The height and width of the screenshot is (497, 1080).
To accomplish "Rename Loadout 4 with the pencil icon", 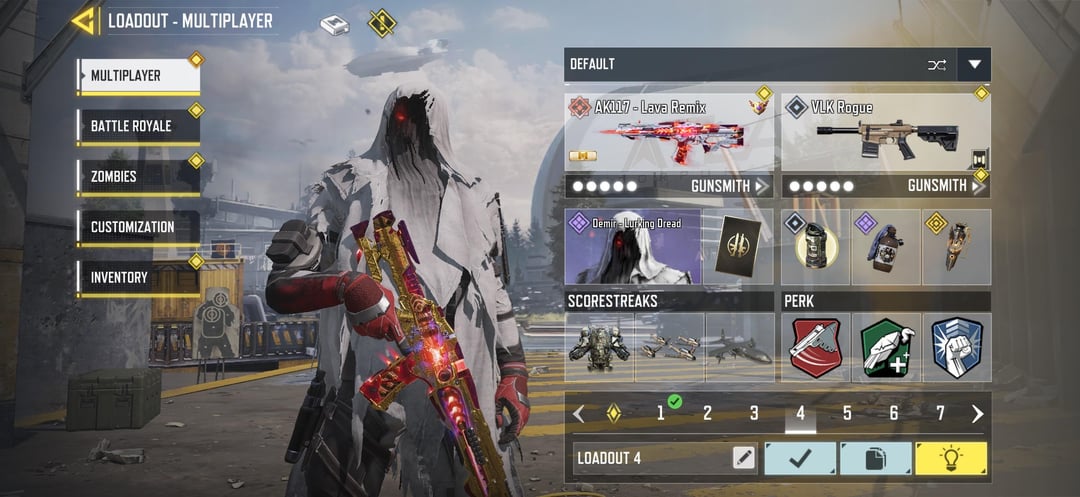I will [743, 458].
